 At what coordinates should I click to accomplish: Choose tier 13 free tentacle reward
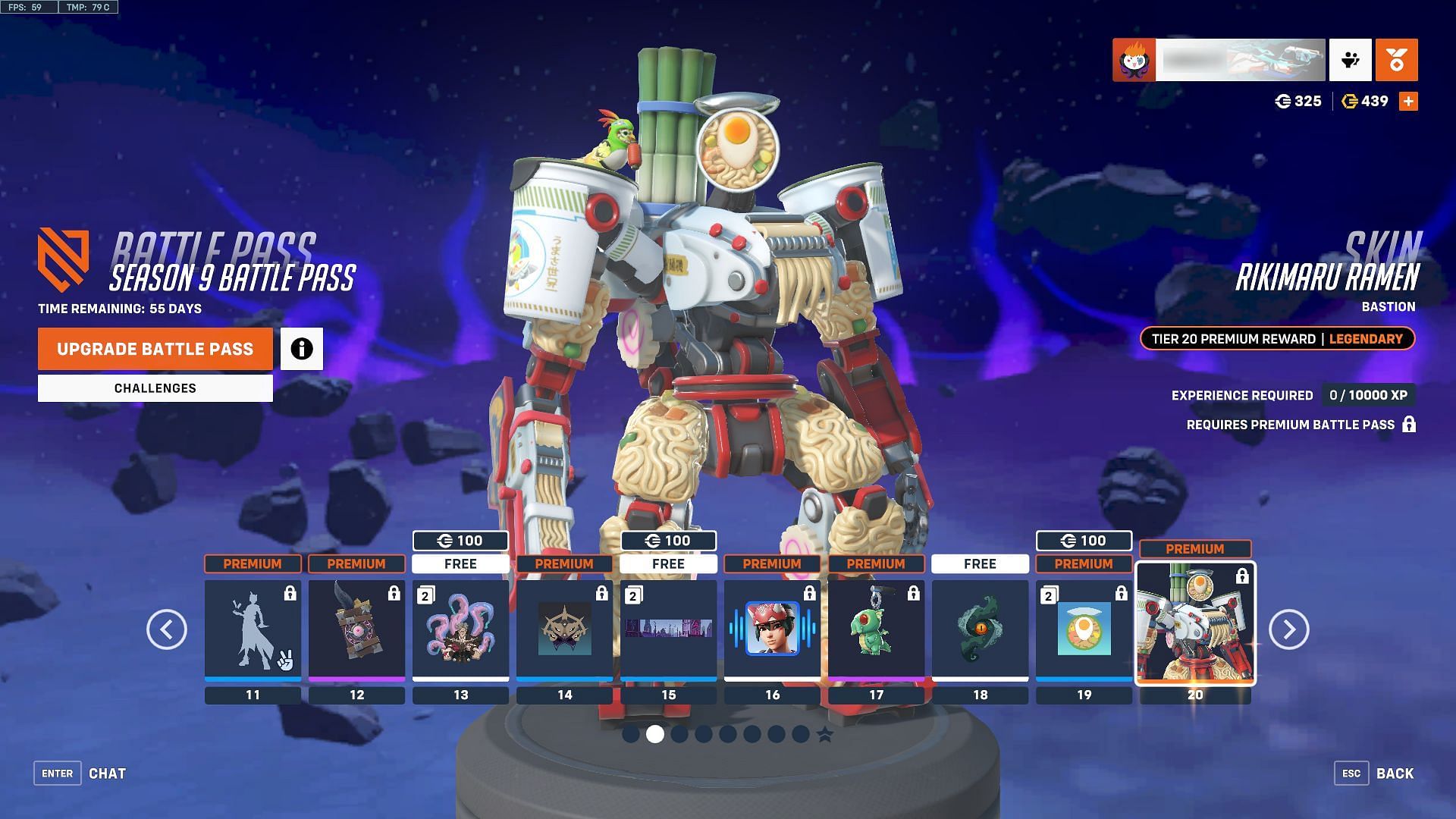click(460, 629)
